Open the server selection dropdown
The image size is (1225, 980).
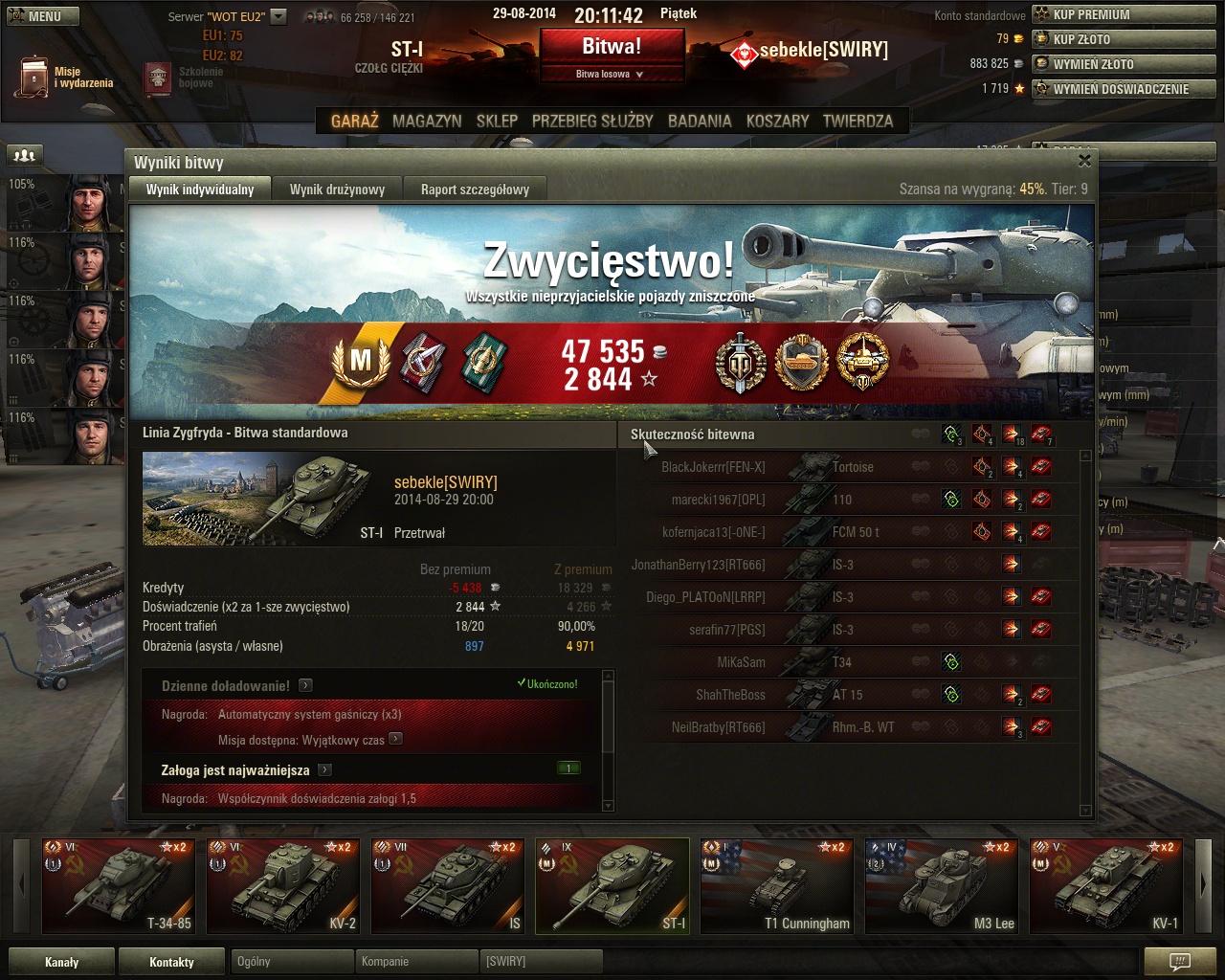click(278, 16)
